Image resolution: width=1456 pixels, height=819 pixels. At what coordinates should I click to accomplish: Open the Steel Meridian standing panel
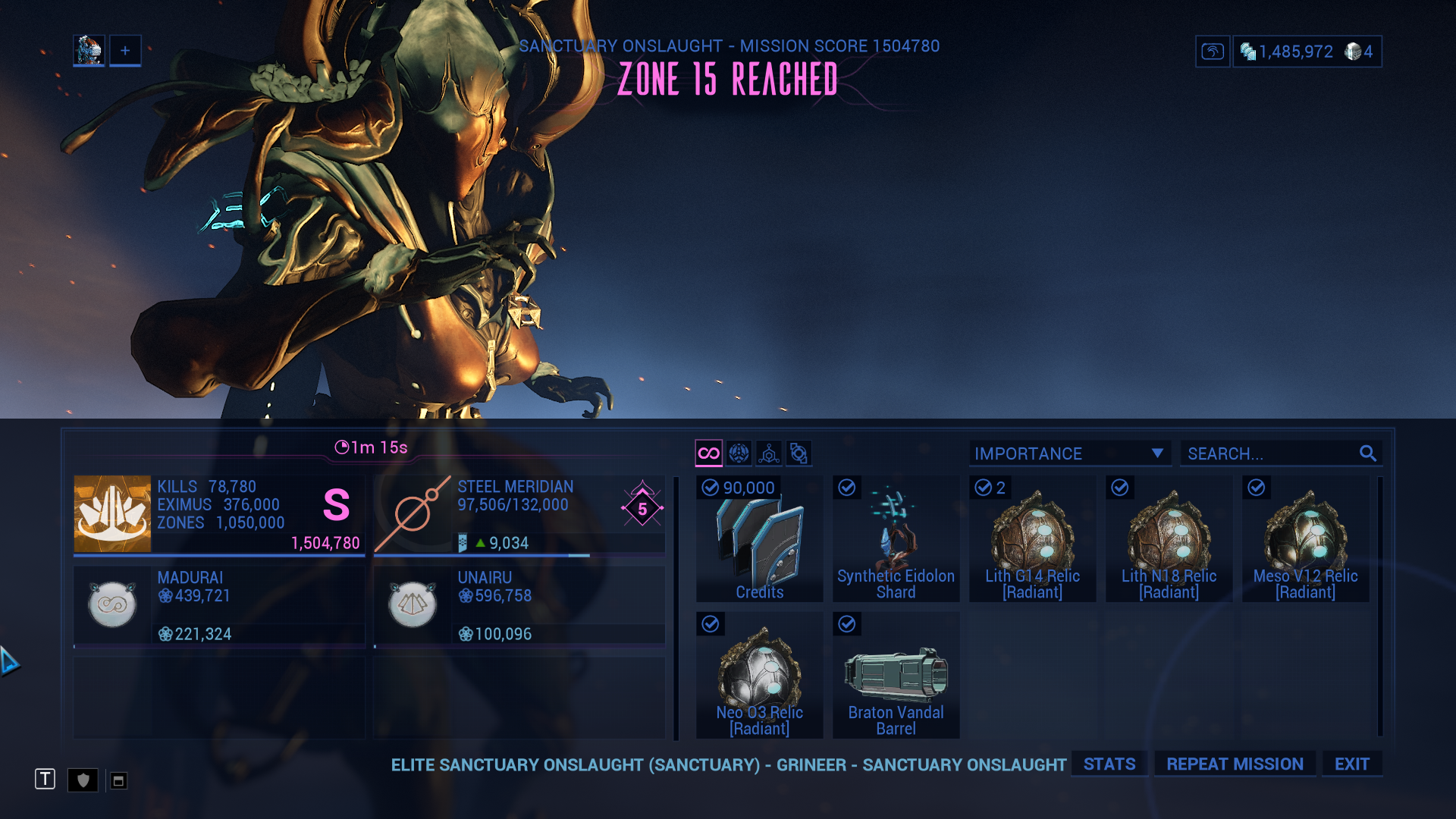tap(519, 515)
